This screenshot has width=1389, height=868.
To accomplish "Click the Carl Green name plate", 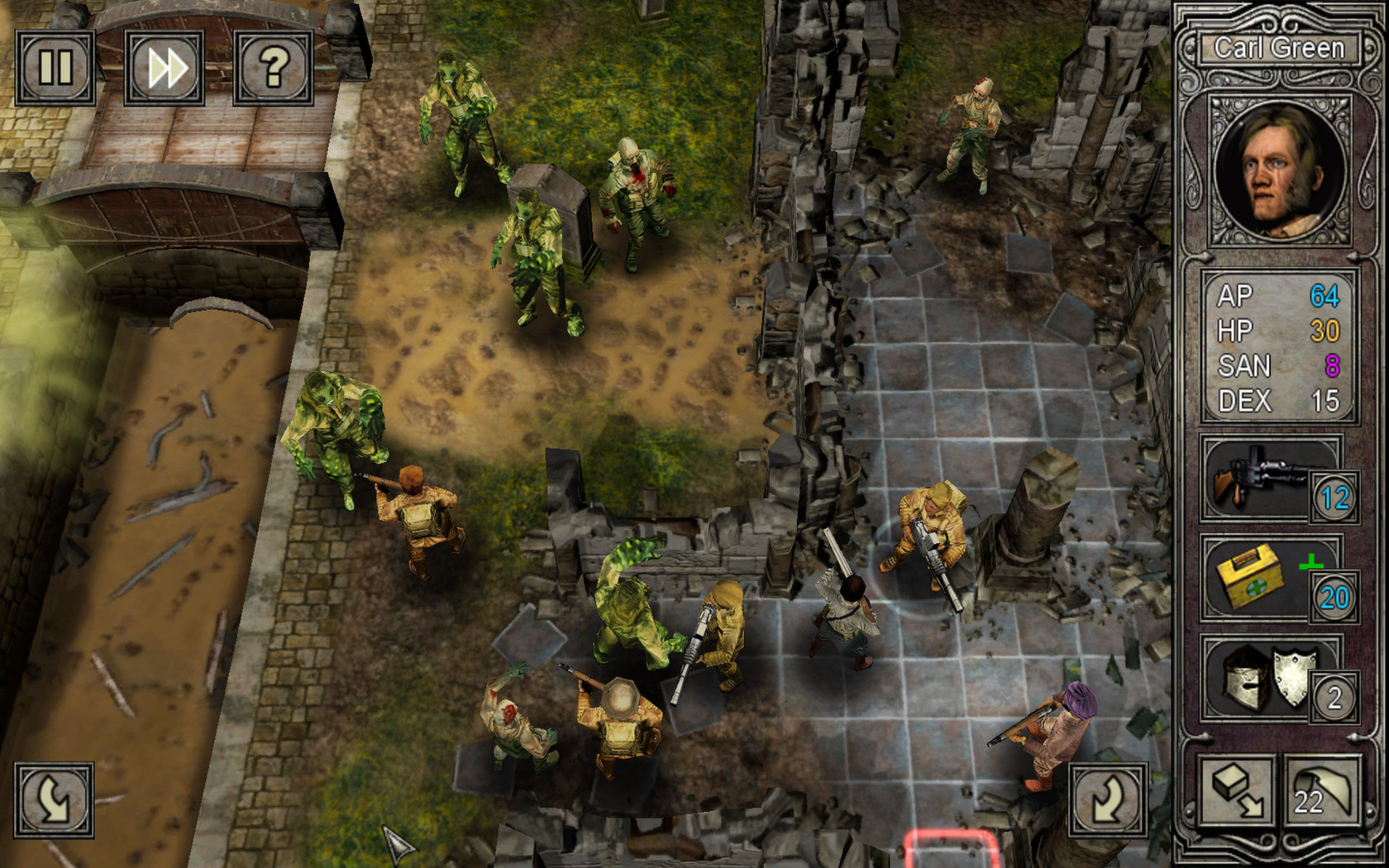I will [x=1278, y=48].
